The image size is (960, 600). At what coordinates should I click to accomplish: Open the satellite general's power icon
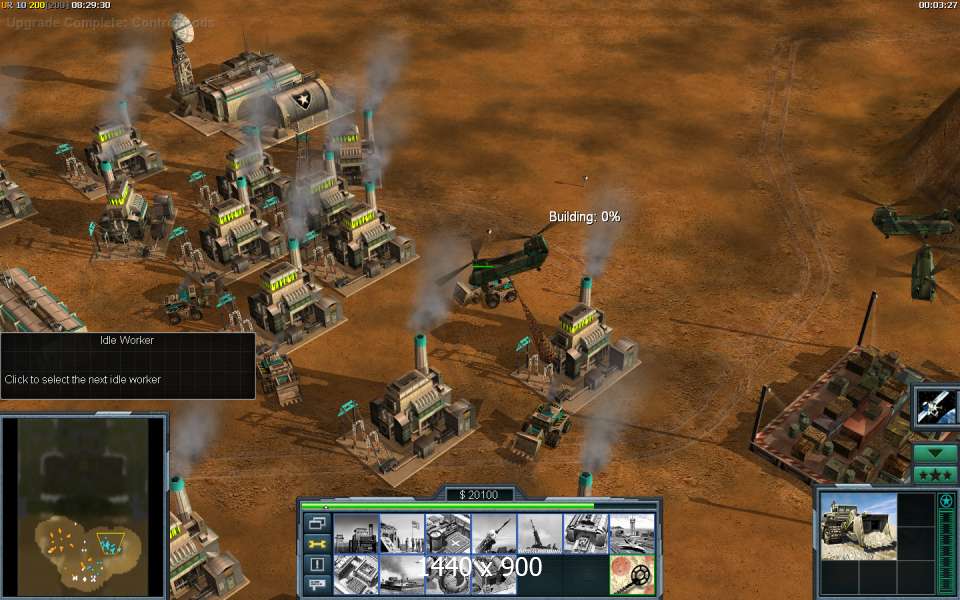[936, 407]
